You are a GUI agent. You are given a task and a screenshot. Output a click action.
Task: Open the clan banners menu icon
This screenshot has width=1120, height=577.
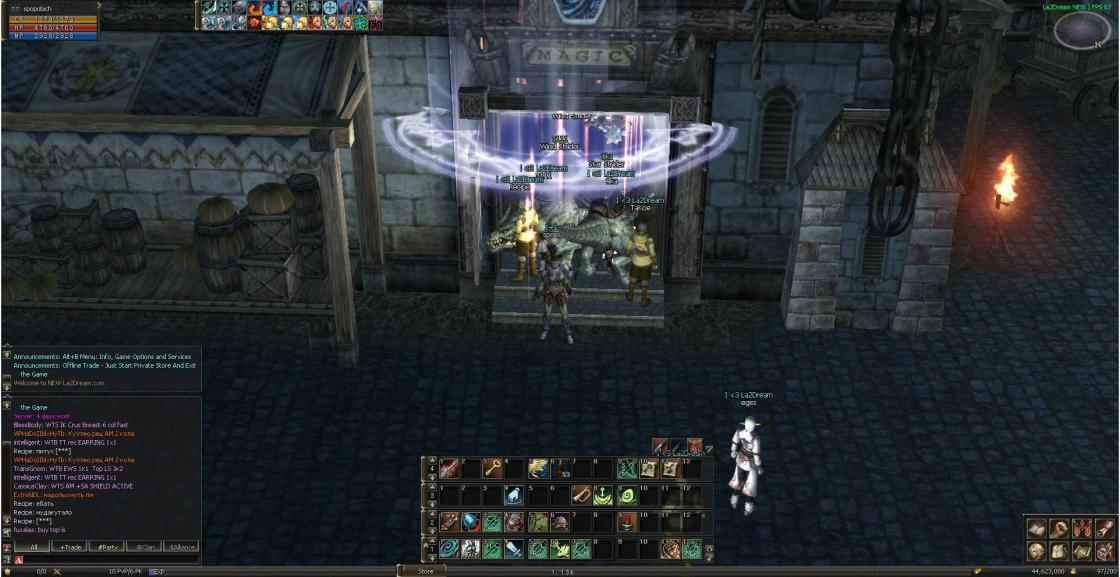point(1081,528)
